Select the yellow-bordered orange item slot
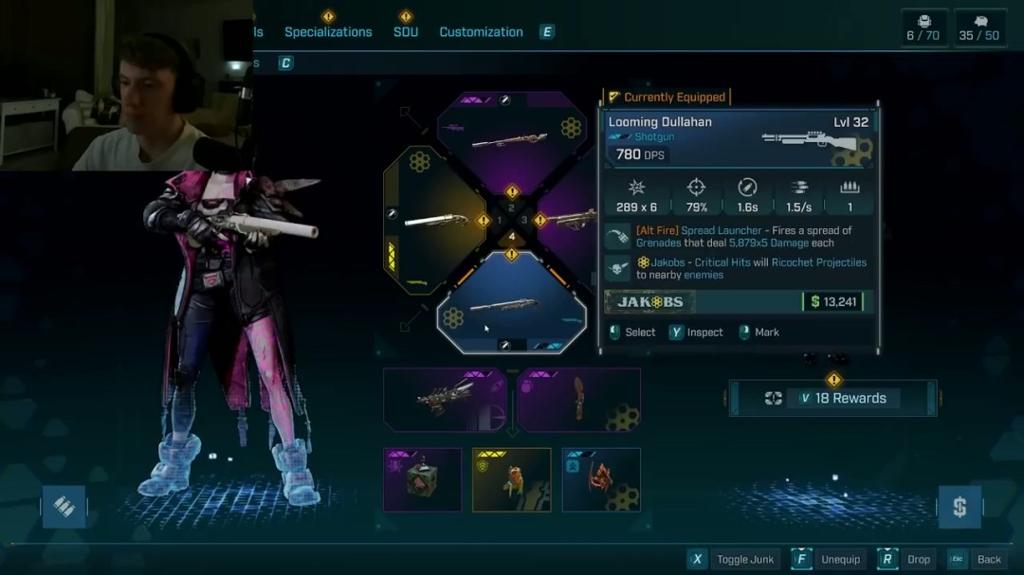This screenshot has width=1024, height=575. point(511,479)
